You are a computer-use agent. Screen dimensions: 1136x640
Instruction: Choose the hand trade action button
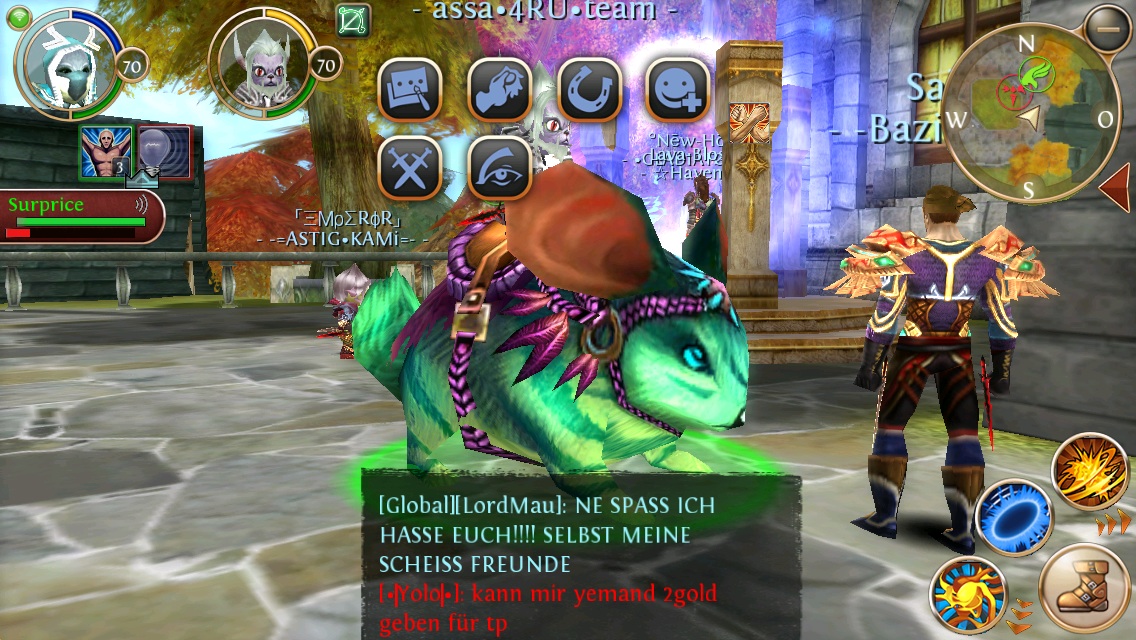(500, 90)
